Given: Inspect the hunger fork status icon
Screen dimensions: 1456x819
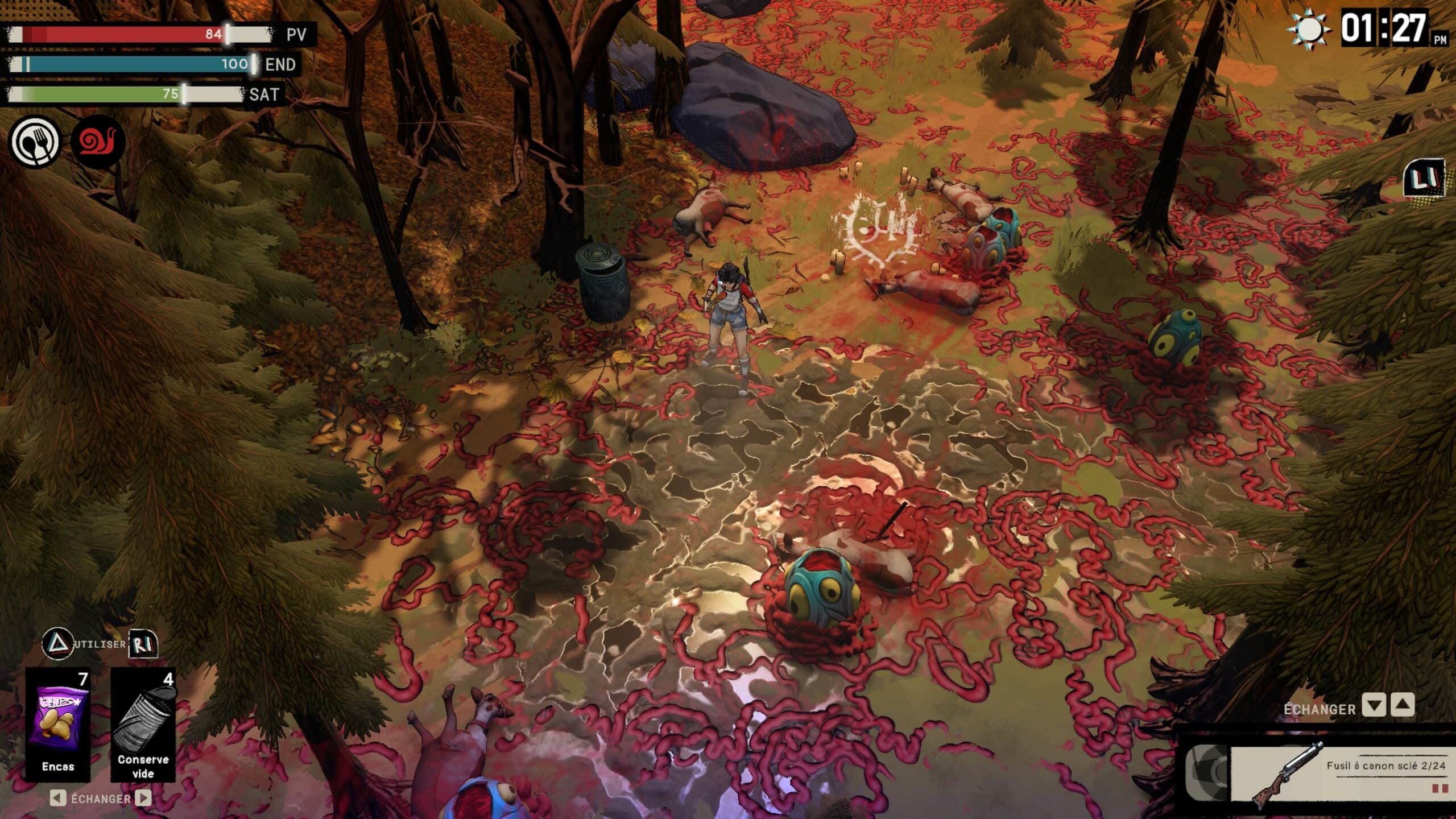Looking at the screenshot, I should point(35,141).
